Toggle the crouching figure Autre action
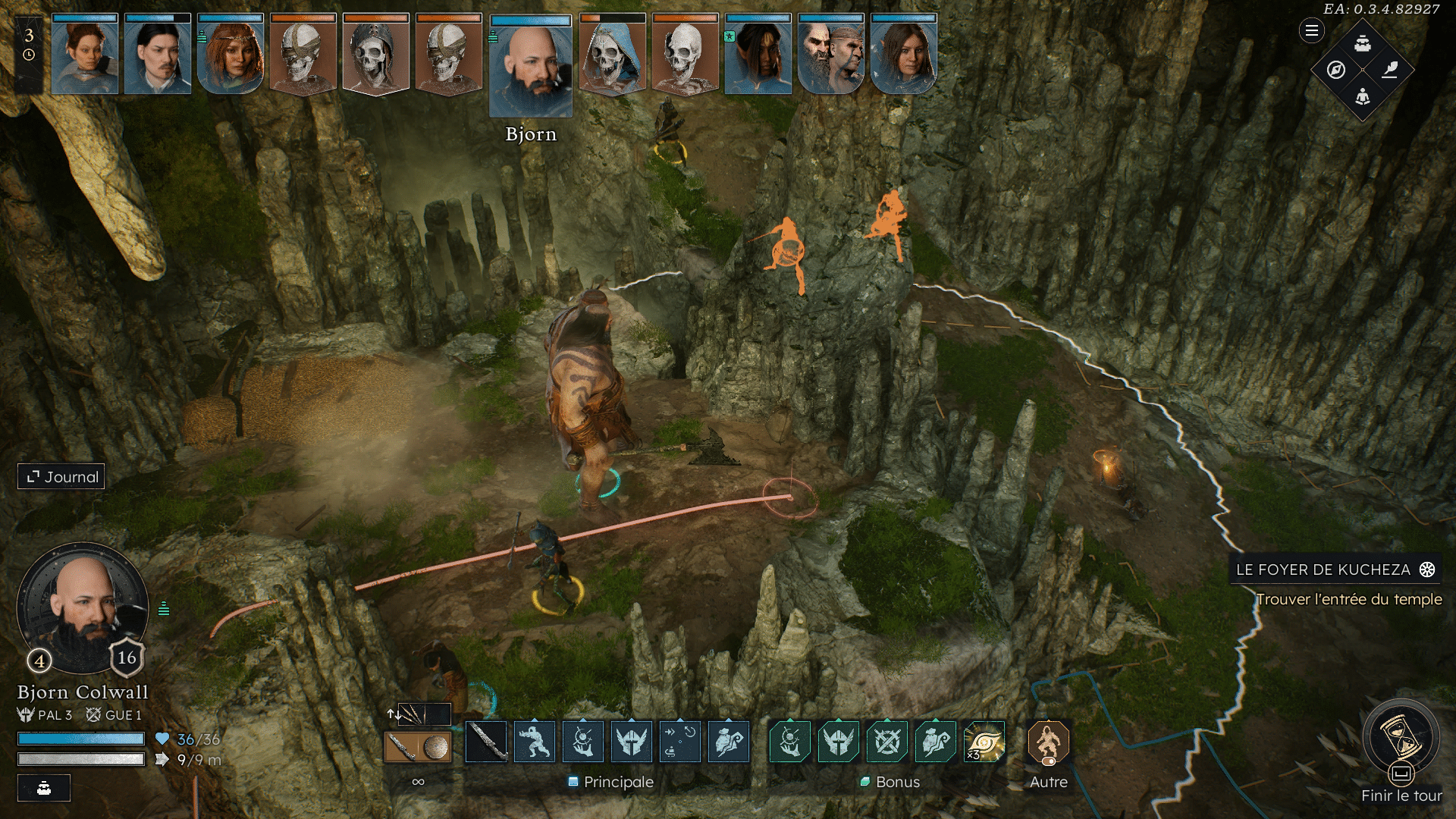 click(x=1048, y=742)
